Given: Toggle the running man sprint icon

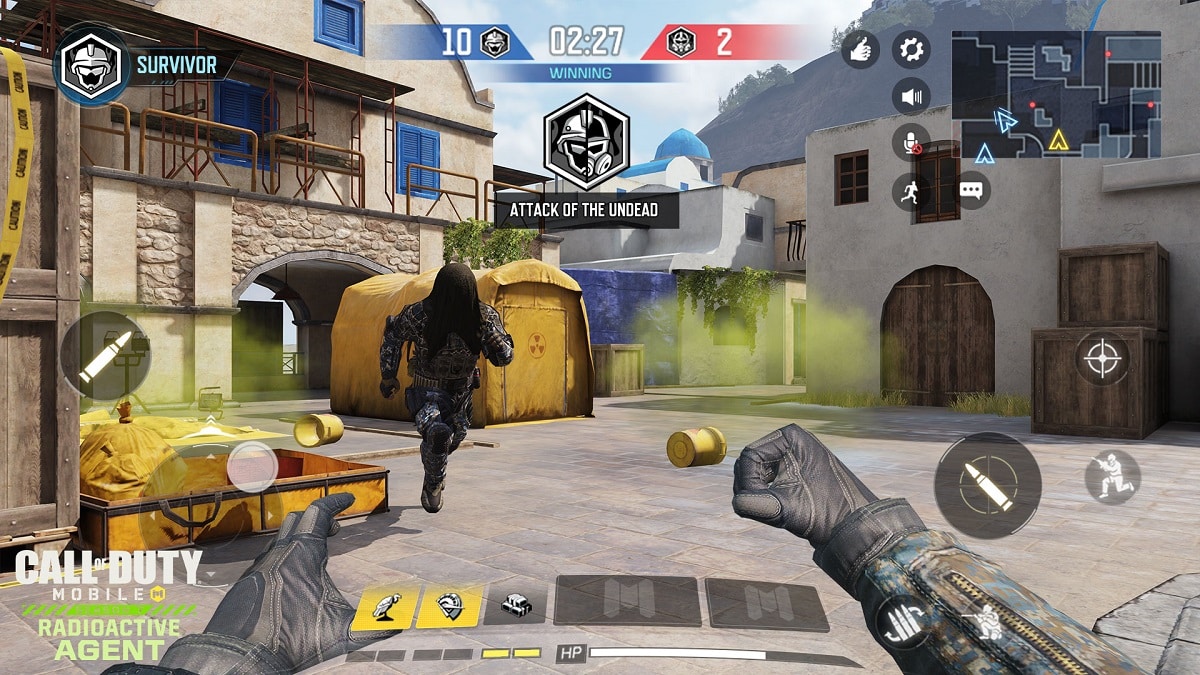Looking at the screenshot, I should 910,191.
